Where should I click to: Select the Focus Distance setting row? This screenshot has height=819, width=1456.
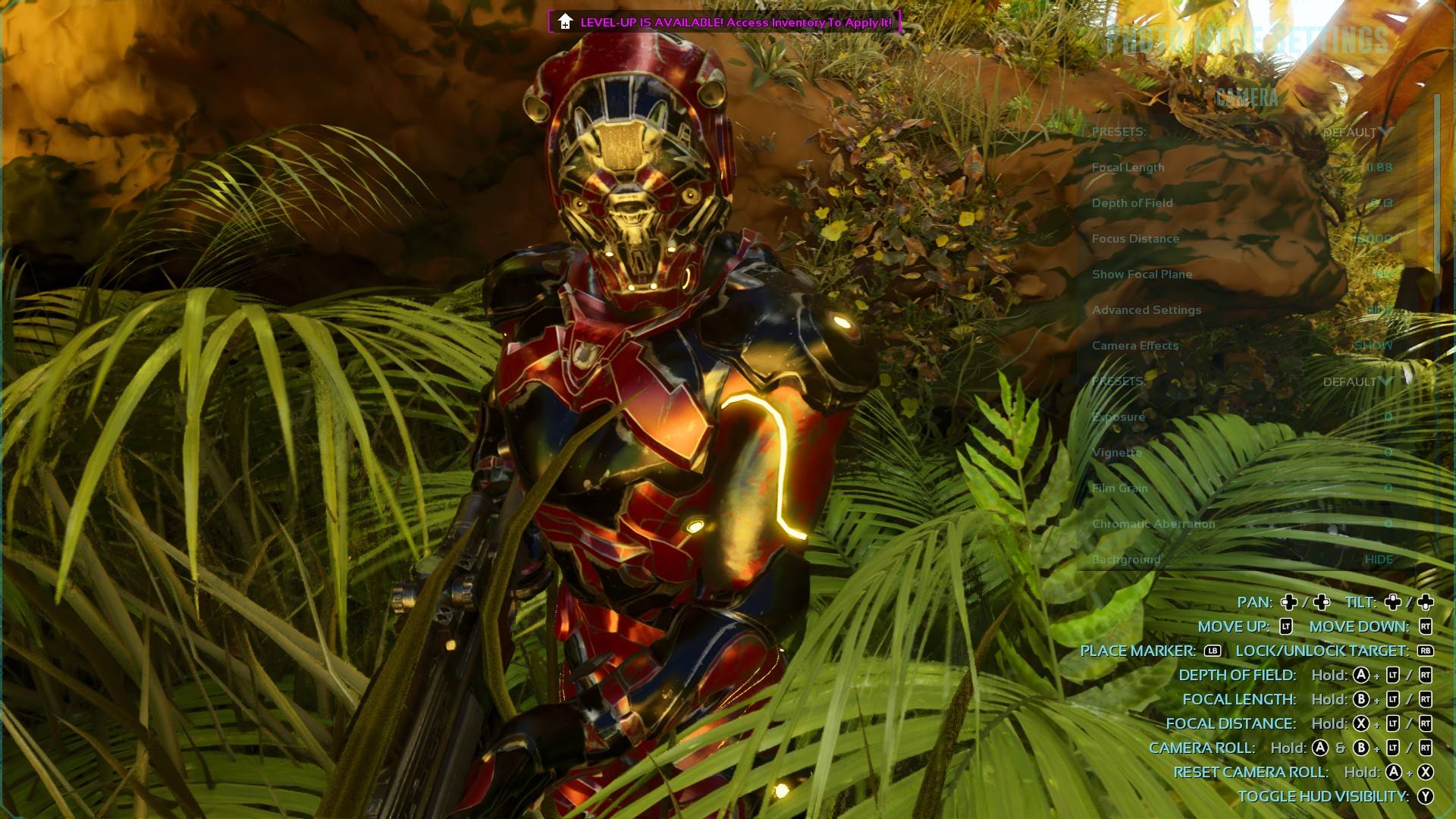click(1241, 239)
